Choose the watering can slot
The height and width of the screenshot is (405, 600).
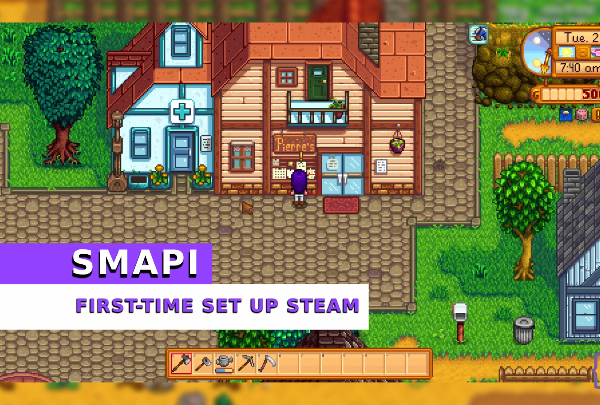(x=224, y=364)
